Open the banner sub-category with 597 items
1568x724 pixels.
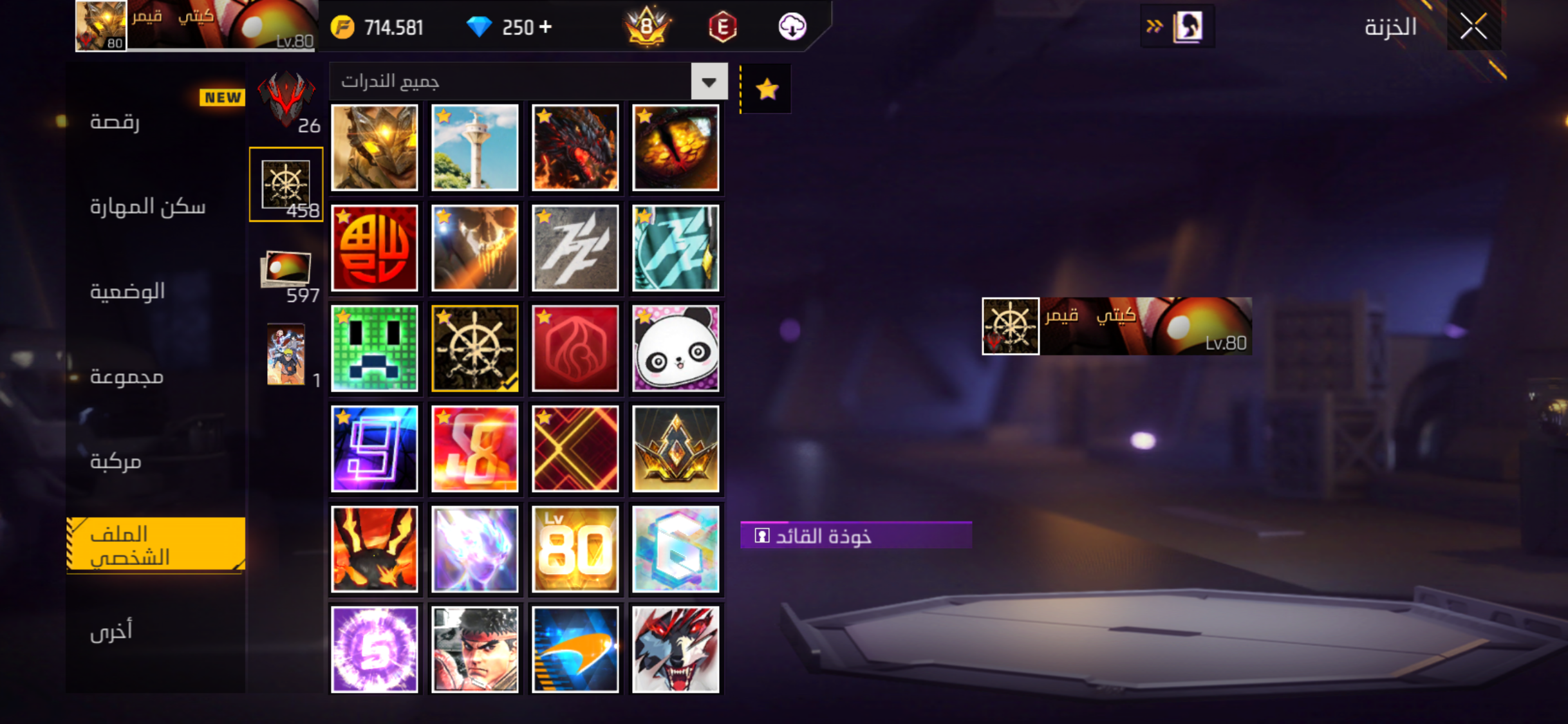coord(286,274)
